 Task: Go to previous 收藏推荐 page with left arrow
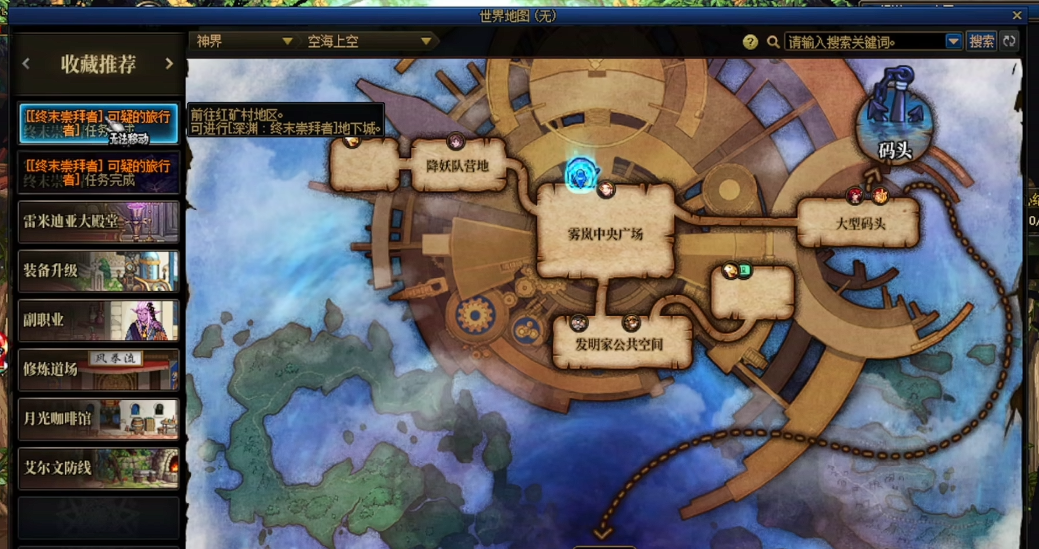pos(27,64)
